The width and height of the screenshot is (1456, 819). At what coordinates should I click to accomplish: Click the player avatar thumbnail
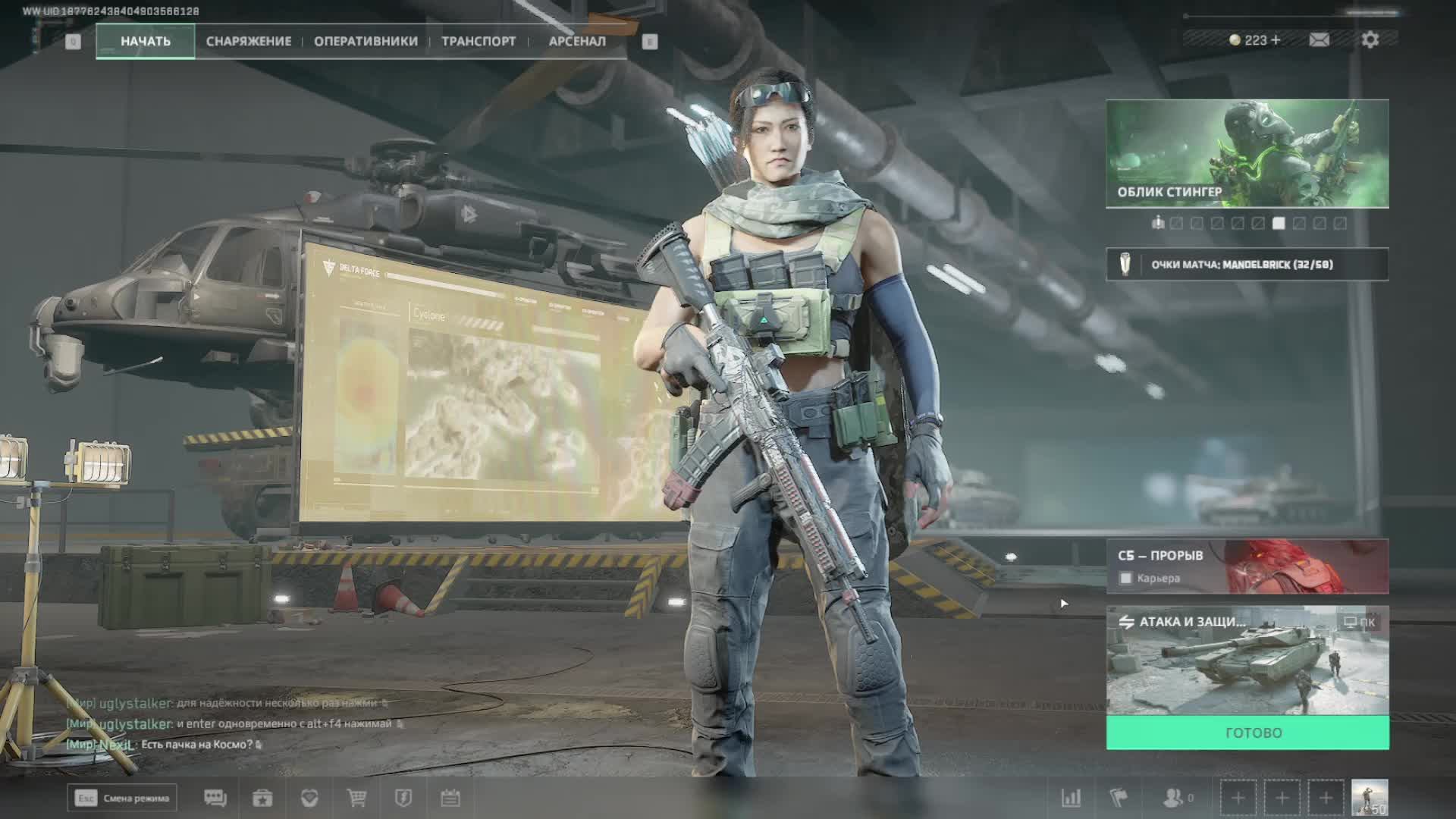(x=1370, y=798)
